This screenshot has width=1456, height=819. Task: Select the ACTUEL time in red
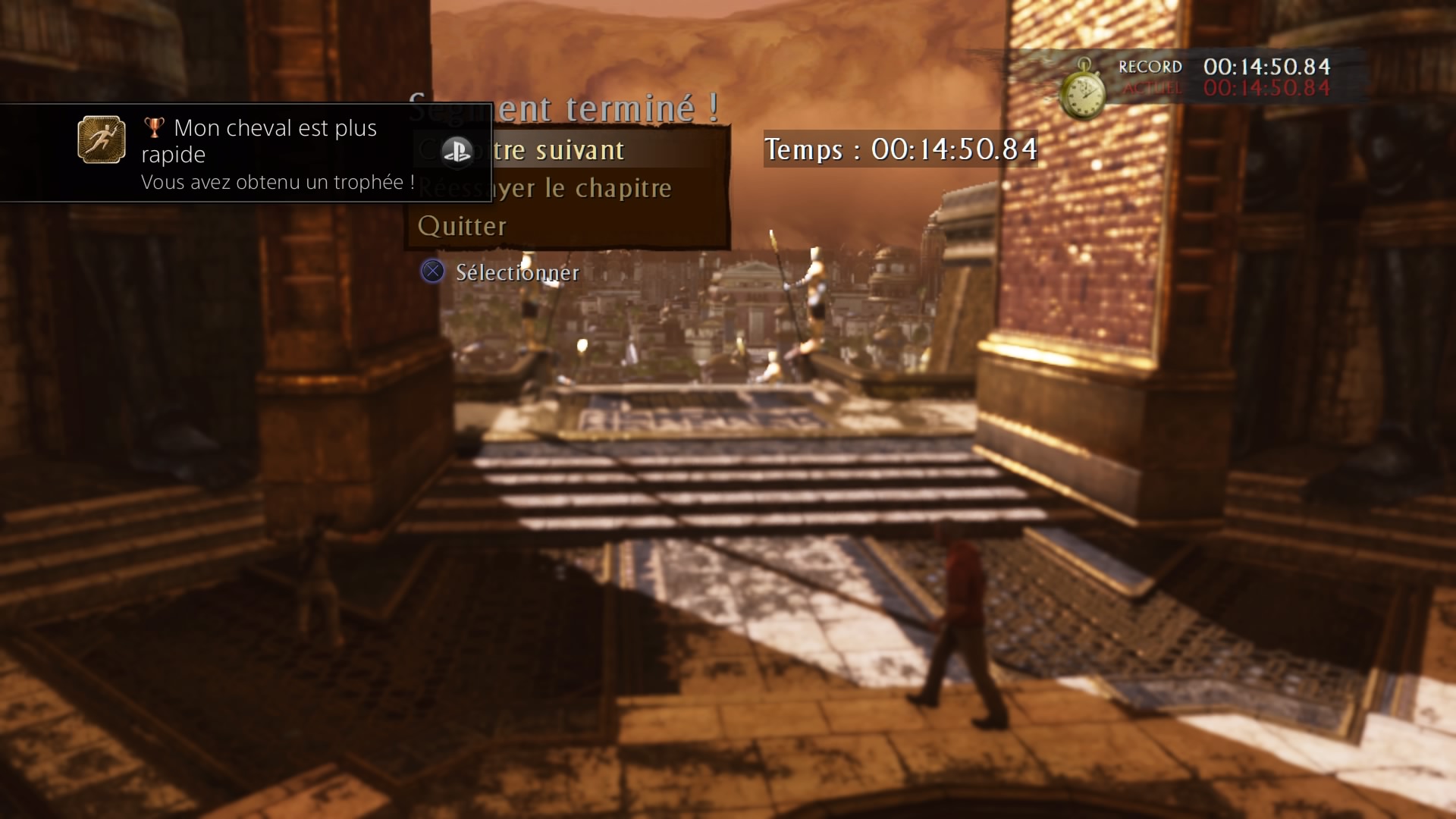pos(1266,89)
